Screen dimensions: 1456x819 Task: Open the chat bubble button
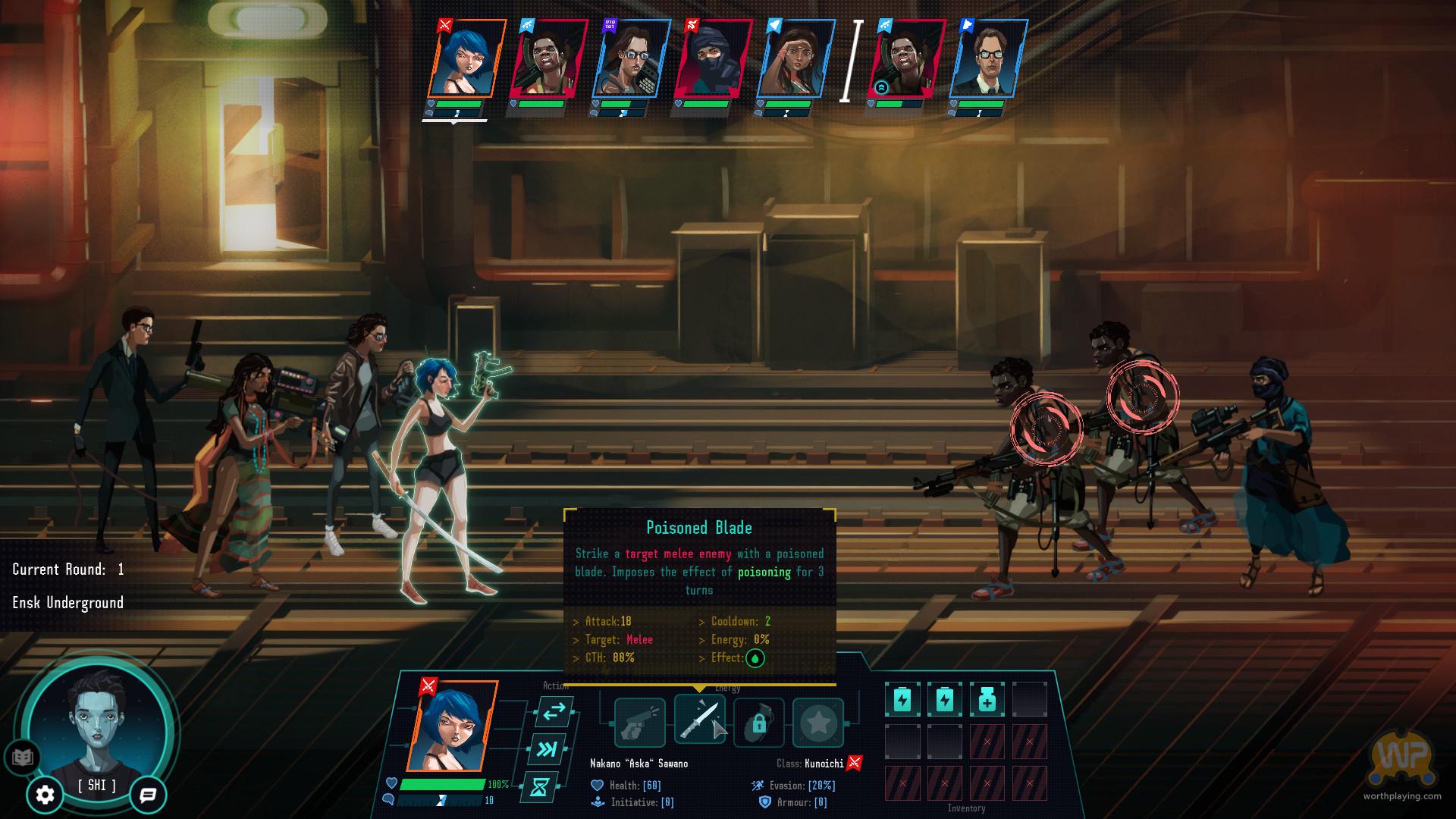[148, 795]
